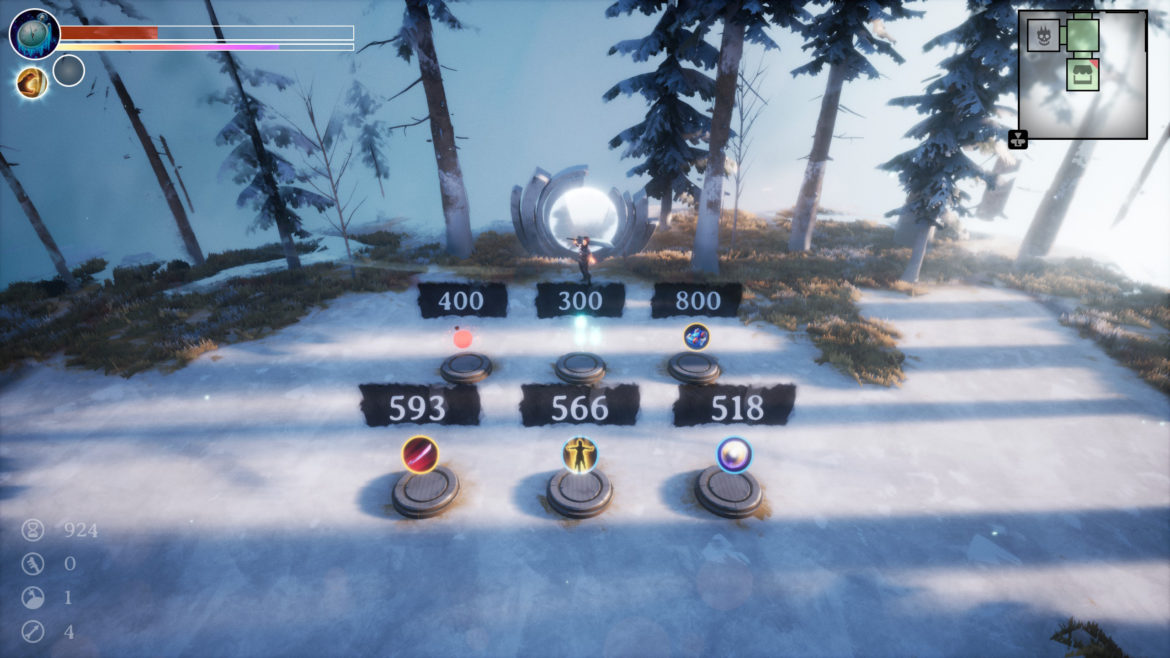Select the large green room on the minimap

[1082, 35]
